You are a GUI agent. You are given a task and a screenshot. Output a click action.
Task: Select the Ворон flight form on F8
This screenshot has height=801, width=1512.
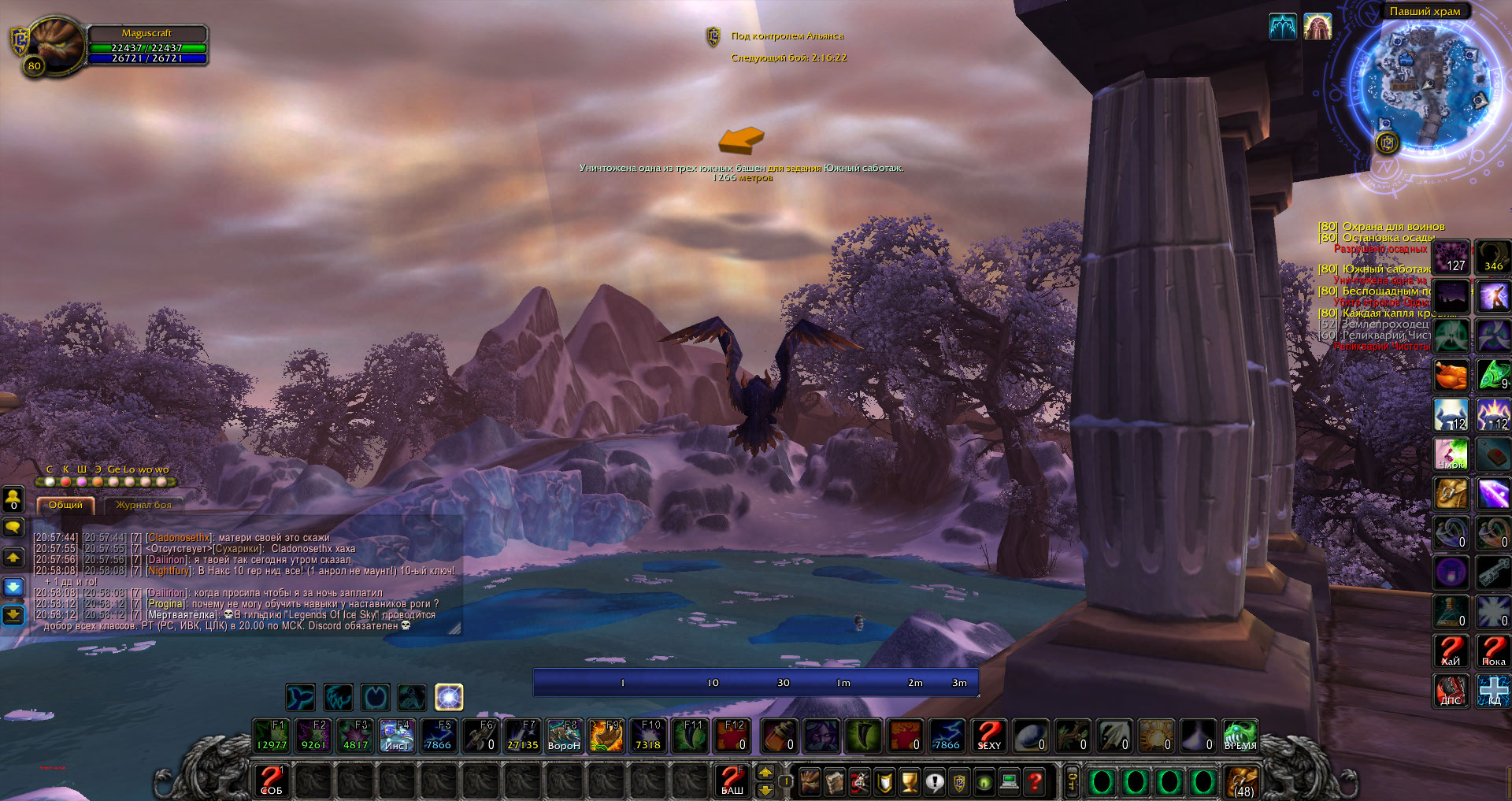point(564,736)
